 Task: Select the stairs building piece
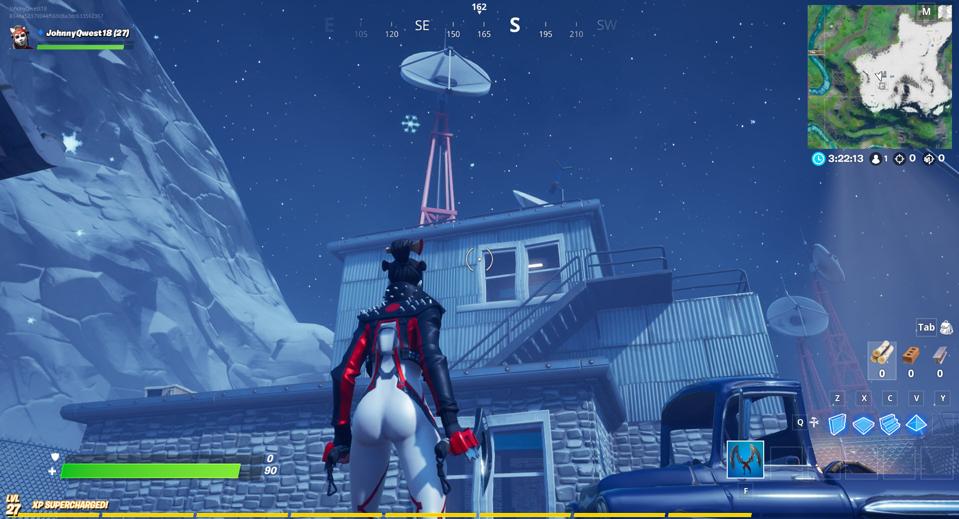pyautogui.click(x=889, y=424)
